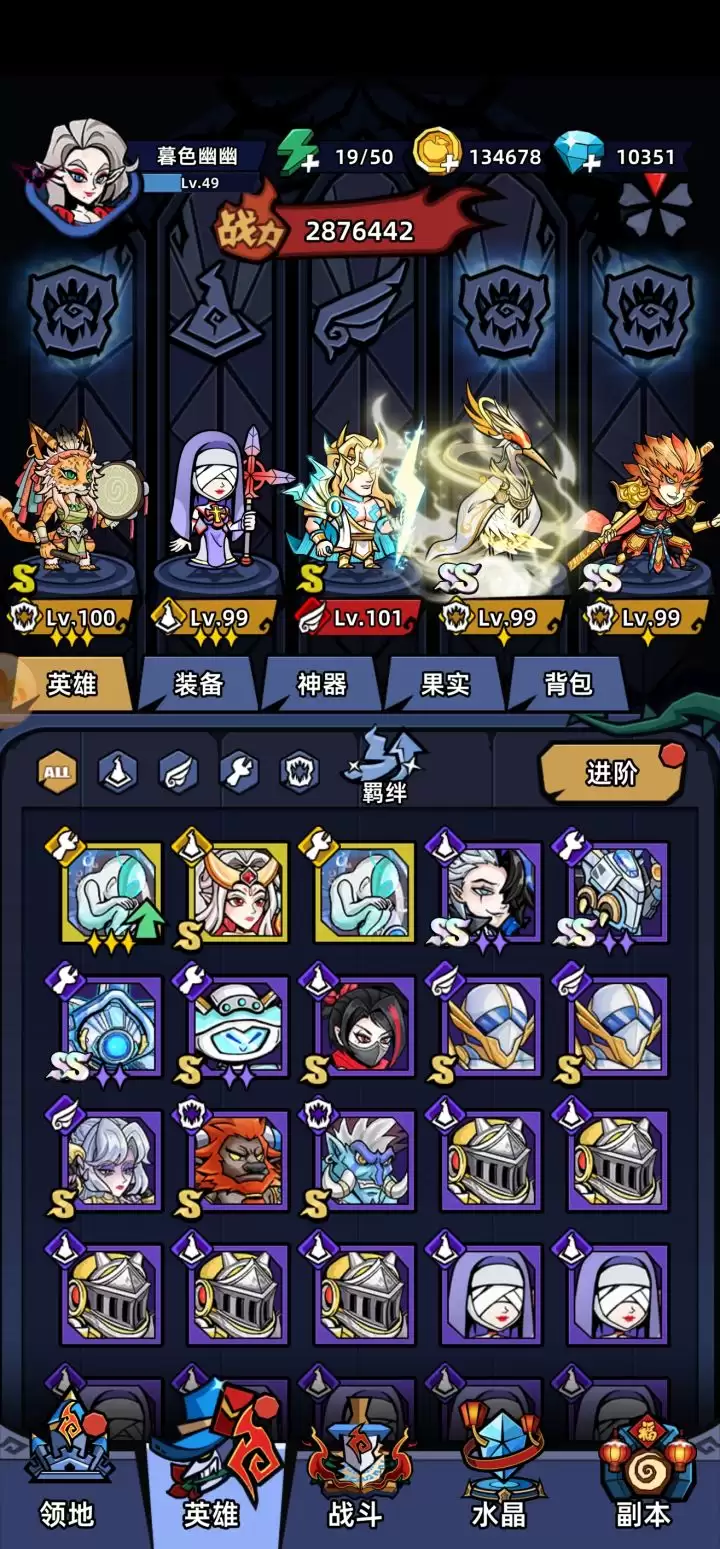Select the red lion hero portrait
720x1549 pixels.
[x=238, y=1160]
